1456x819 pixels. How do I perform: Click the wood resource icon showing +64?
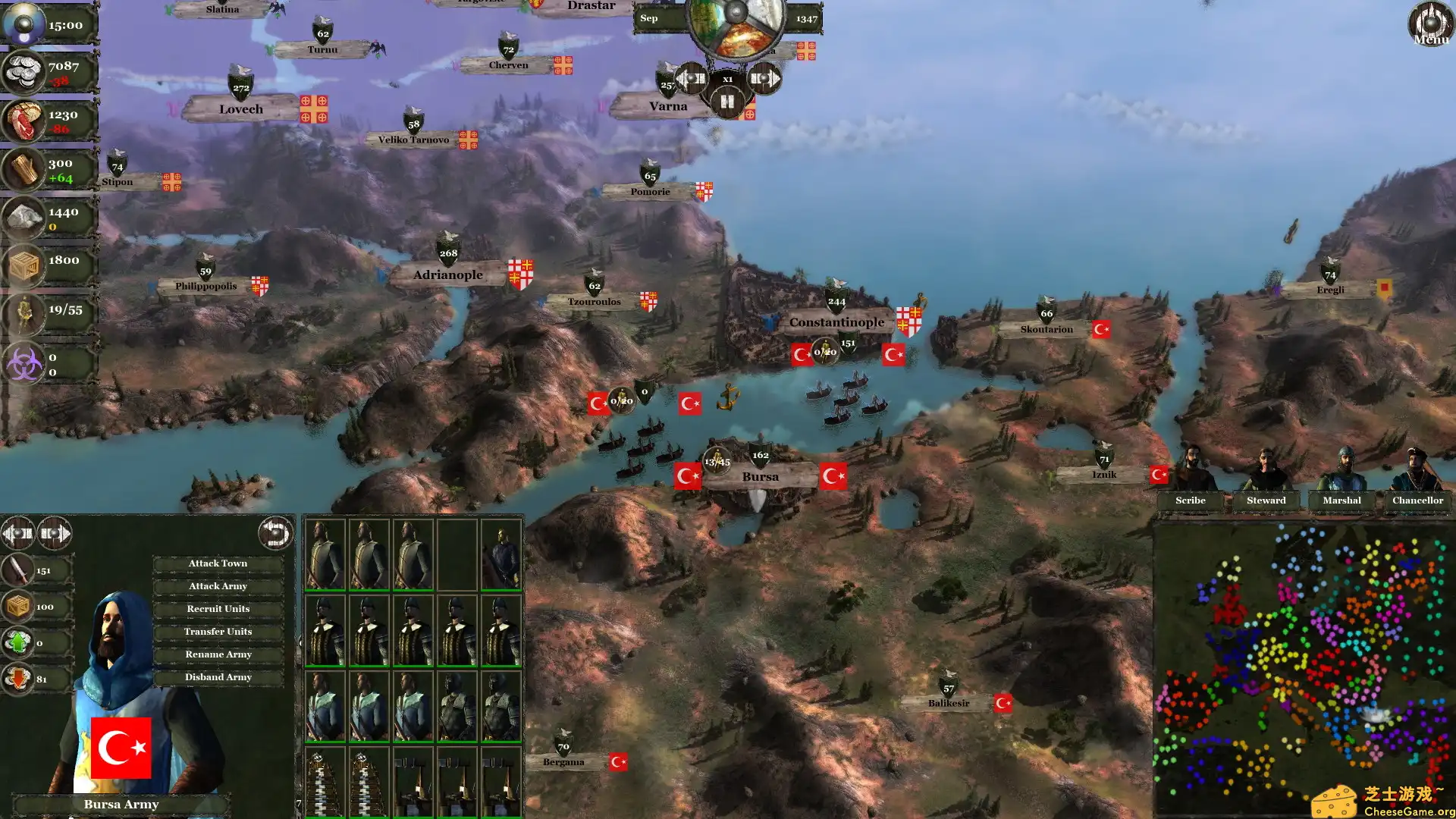click(x=25, y=168)
